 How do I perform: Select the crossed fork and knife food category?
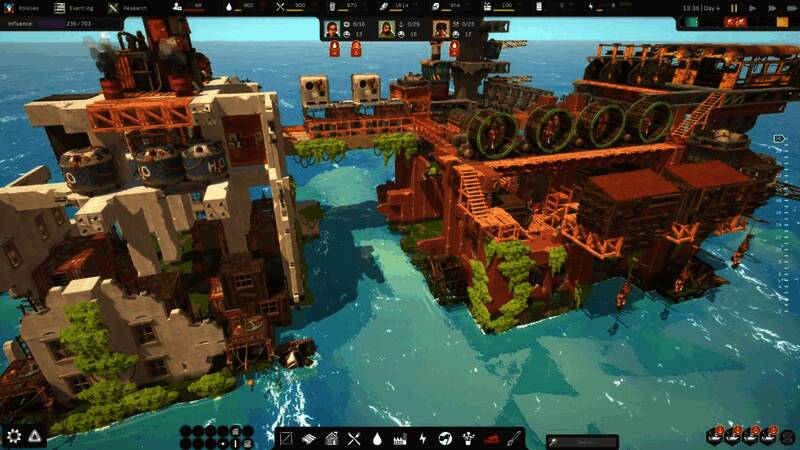pyautogui.click(x=354, y=438)
